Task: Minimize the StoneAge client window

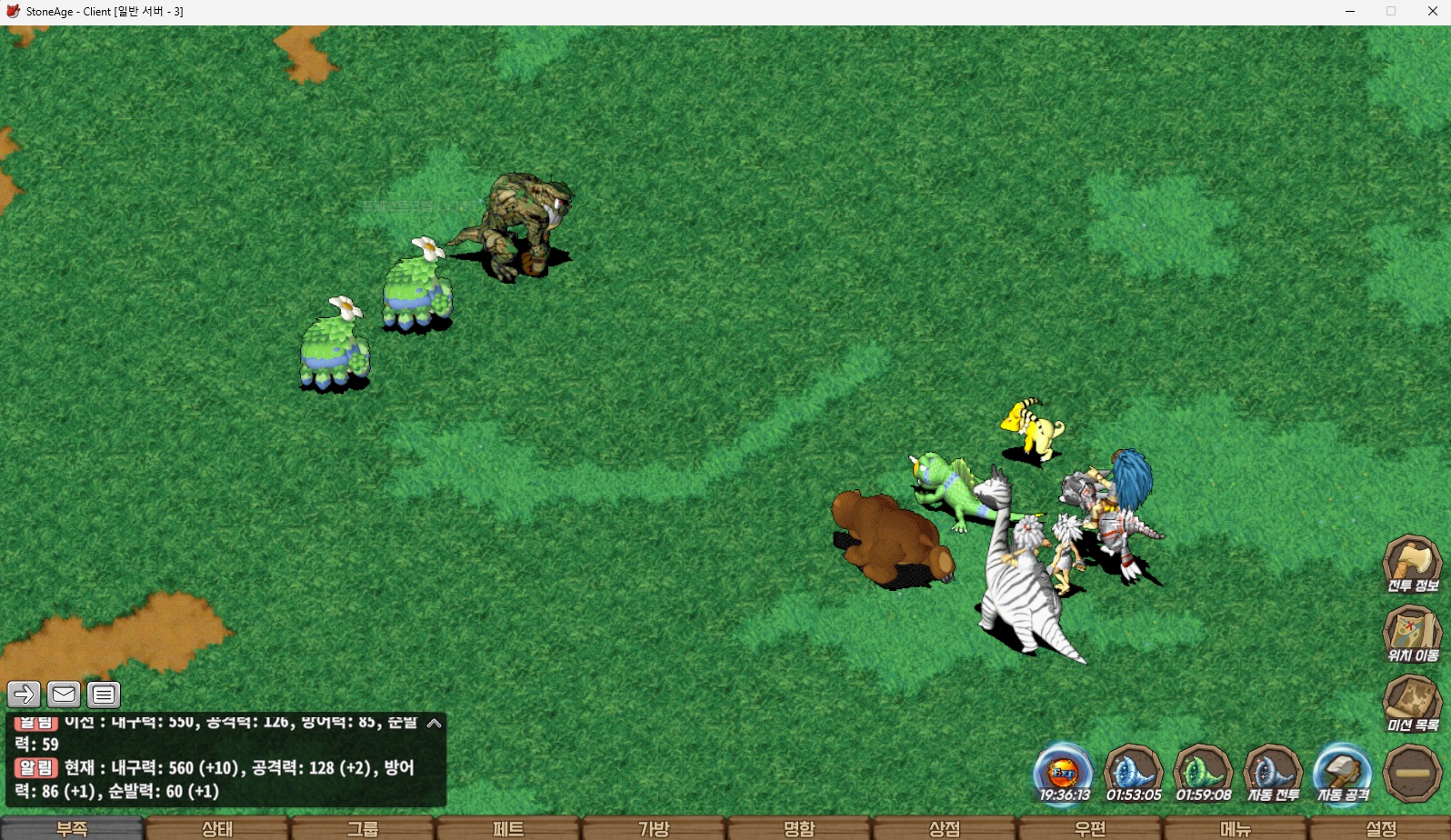Action: [1350, 12]
